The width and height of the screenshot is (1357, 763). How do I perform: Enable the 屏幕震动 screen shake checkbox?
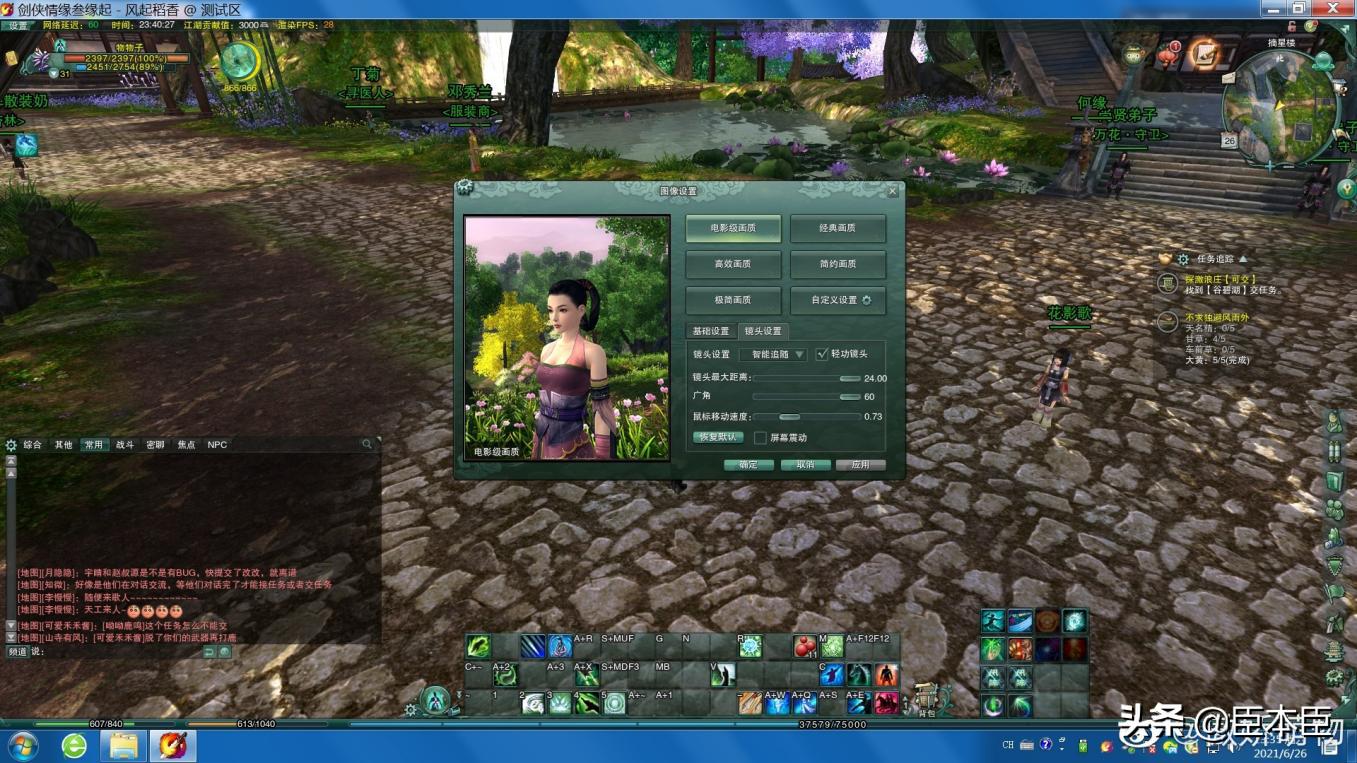click(x=760, y=438)
